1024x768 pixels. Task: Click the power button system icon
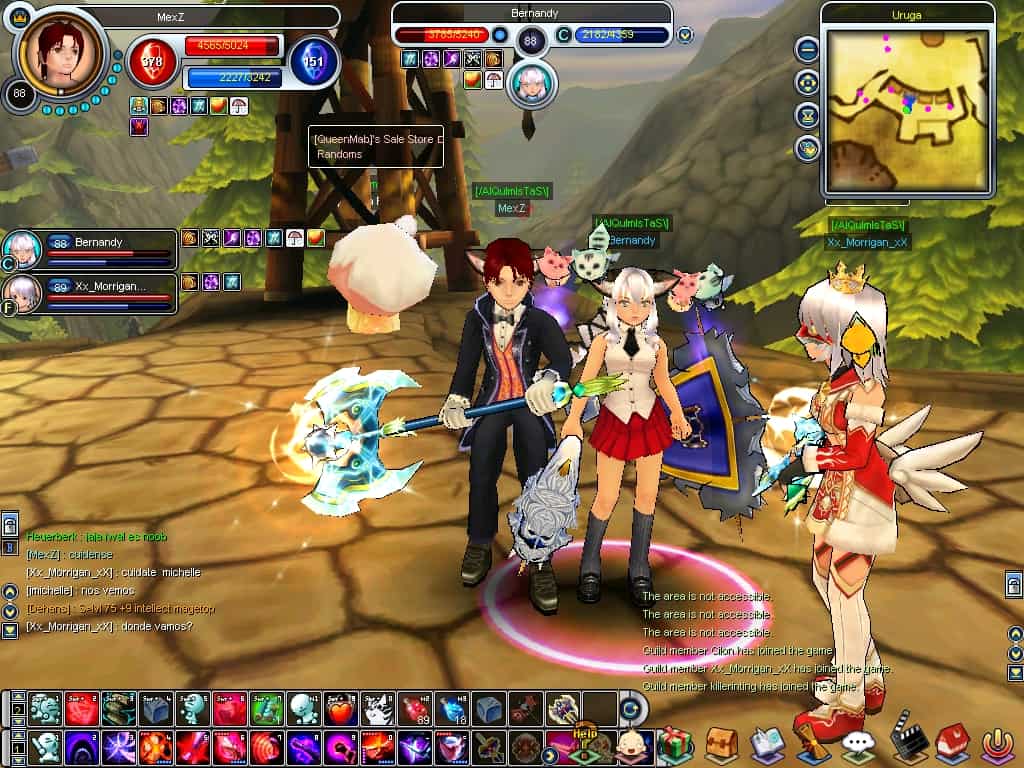[998, 745]
